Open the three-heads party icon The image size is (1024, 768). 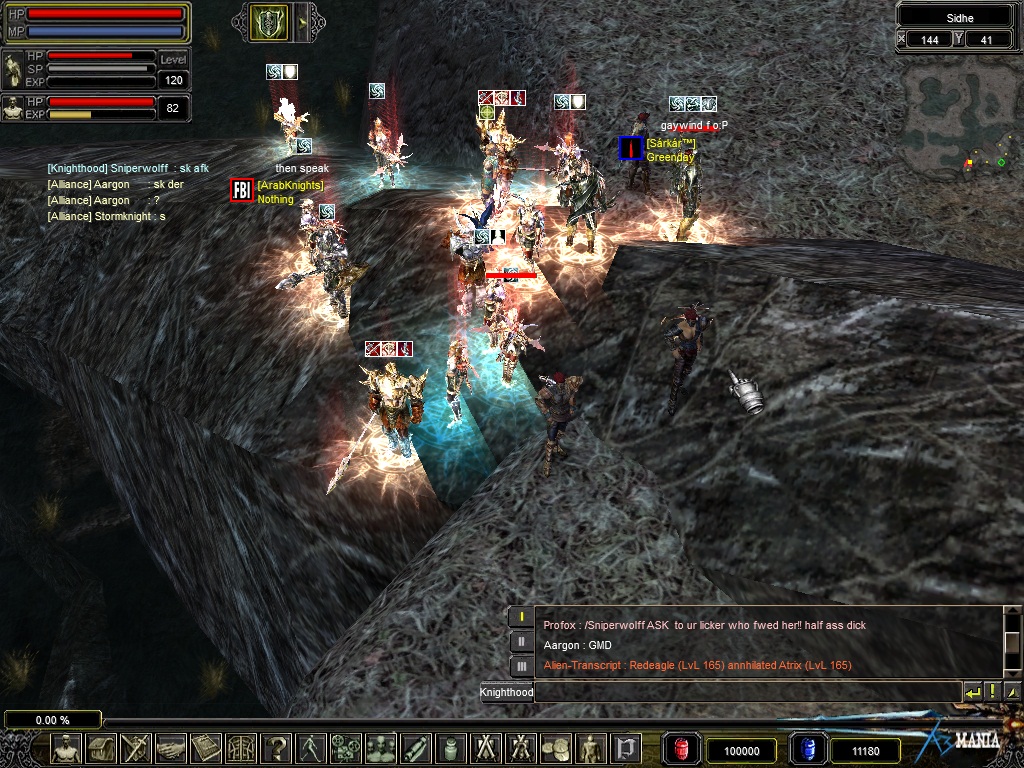tap(380, 748)
